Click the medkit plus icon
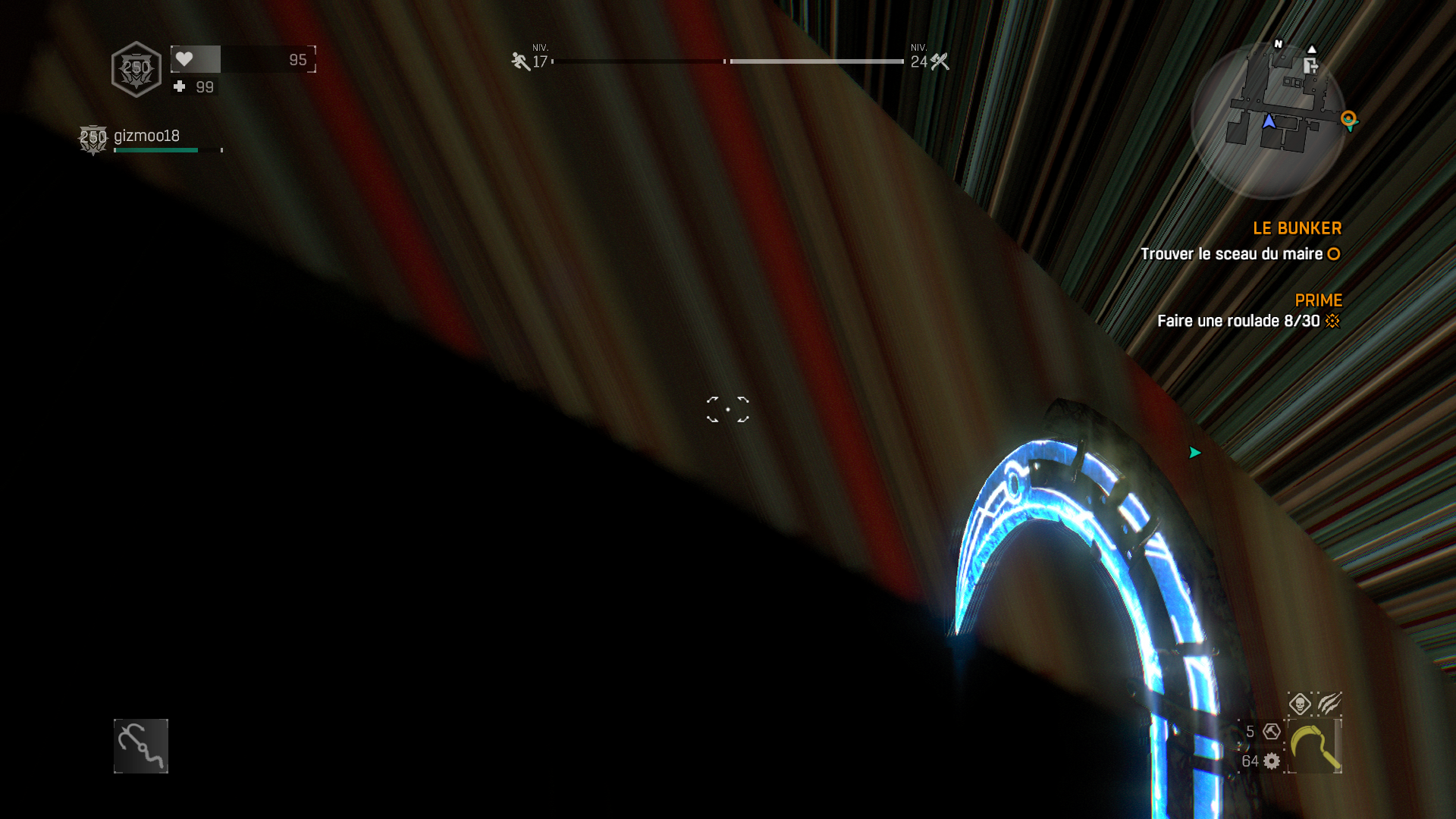Viewport: 1456px width, 819px height. tap(180, 86)
